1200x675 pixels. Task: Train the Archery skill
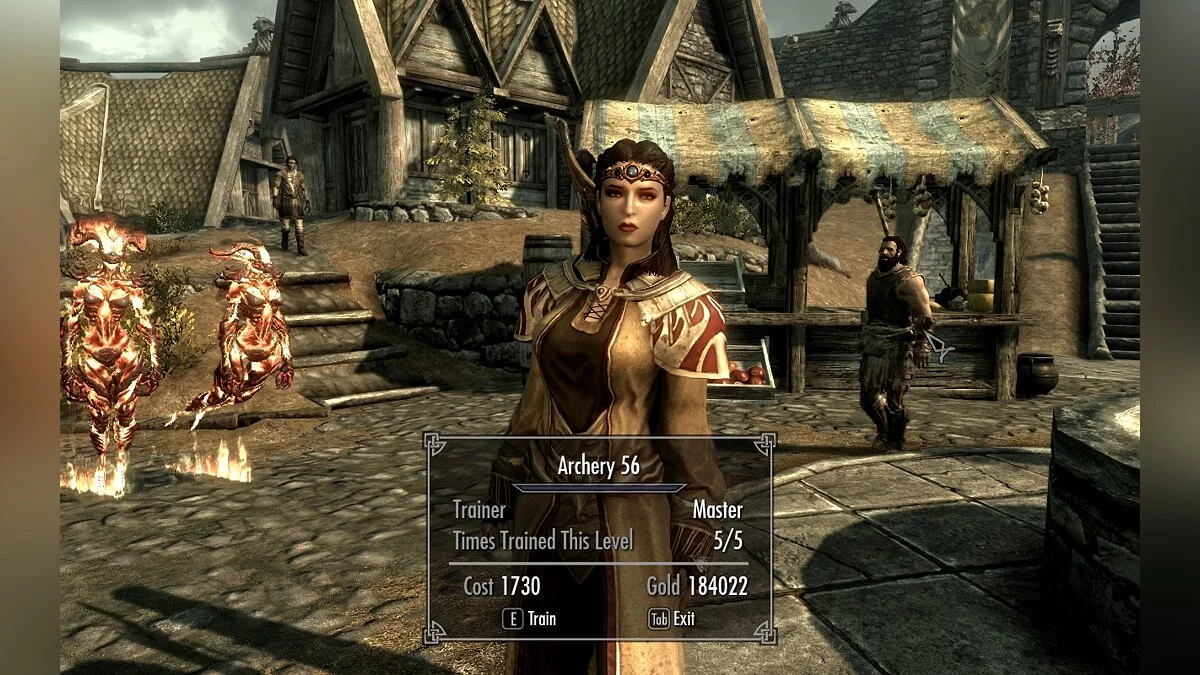pyautogui.click(x=530, y=619)
